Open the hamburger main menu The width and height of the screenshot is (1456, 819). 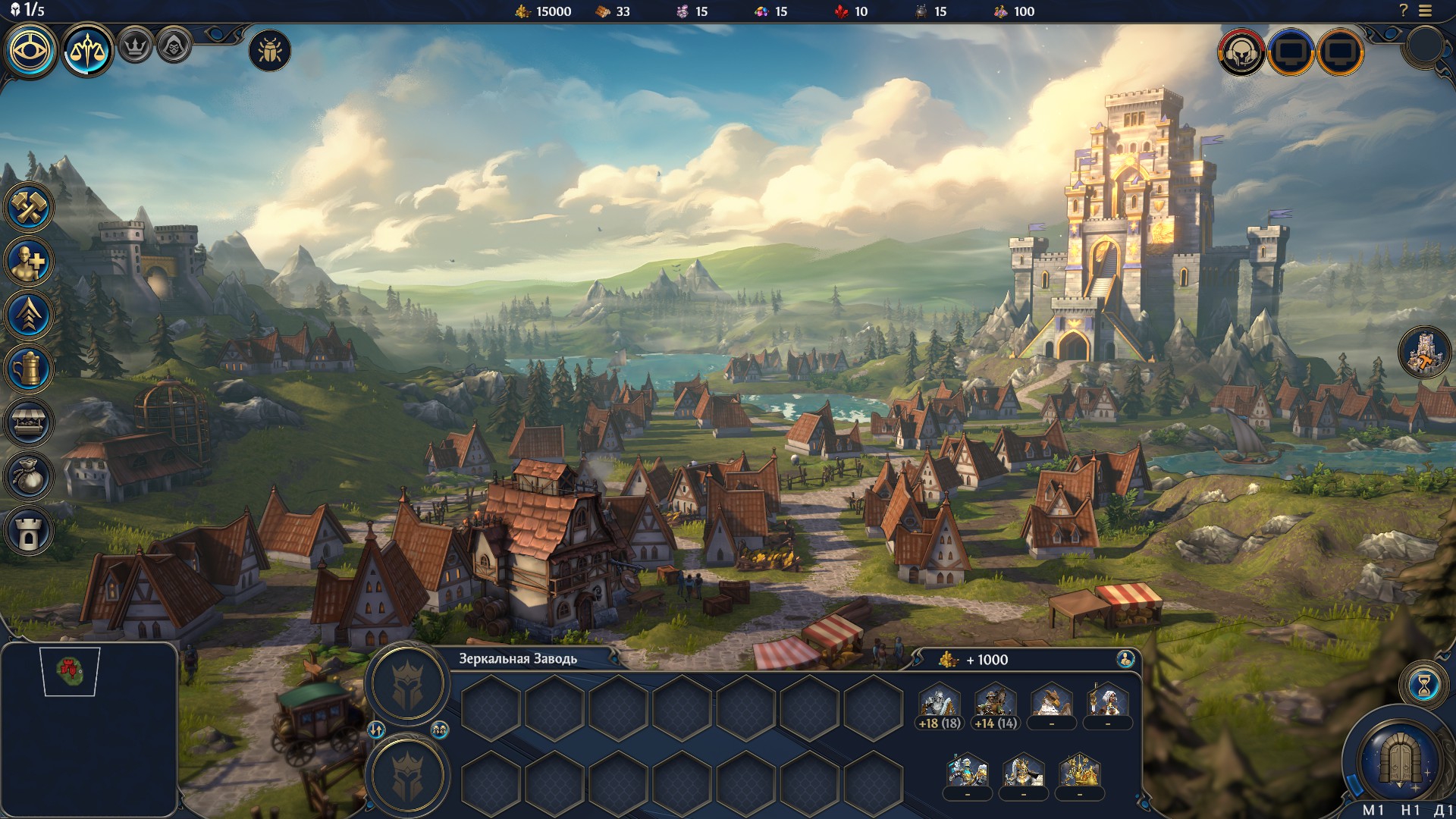[1426, 11]
